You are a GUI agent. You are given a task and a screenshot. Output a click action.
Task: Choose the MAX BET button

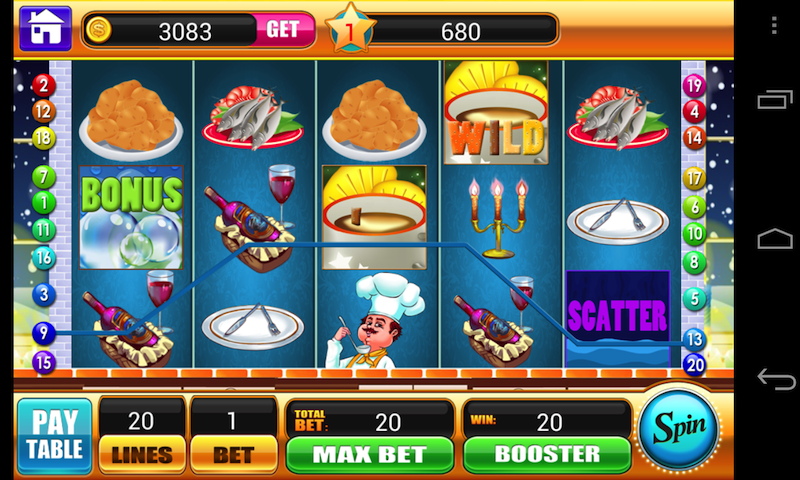370,453
